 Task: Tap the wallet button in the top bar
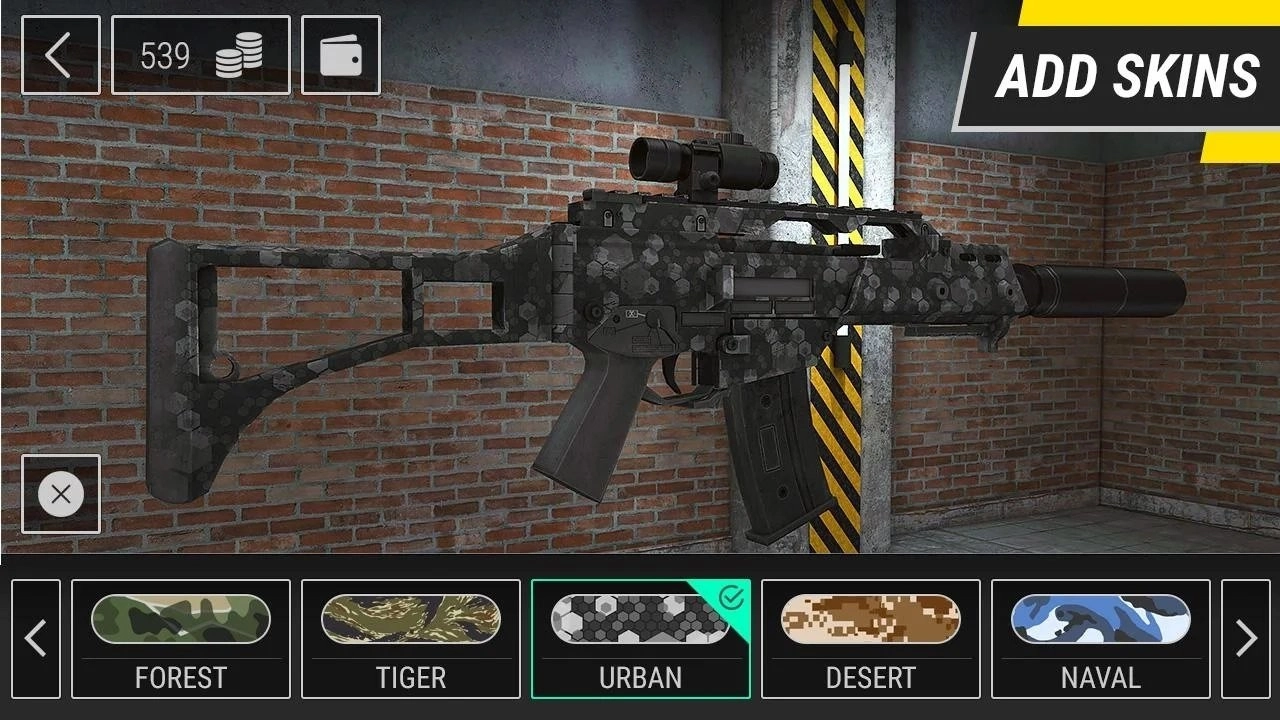pos(340,55)
